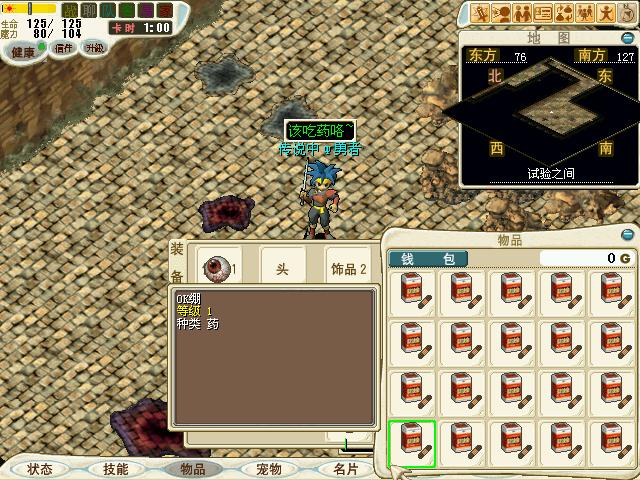Image resolution: width=640 pixels, height=480 pixels.
Task: Open the 宠物 pets tab
Action: pyautogui.click(x=268, y=468)
